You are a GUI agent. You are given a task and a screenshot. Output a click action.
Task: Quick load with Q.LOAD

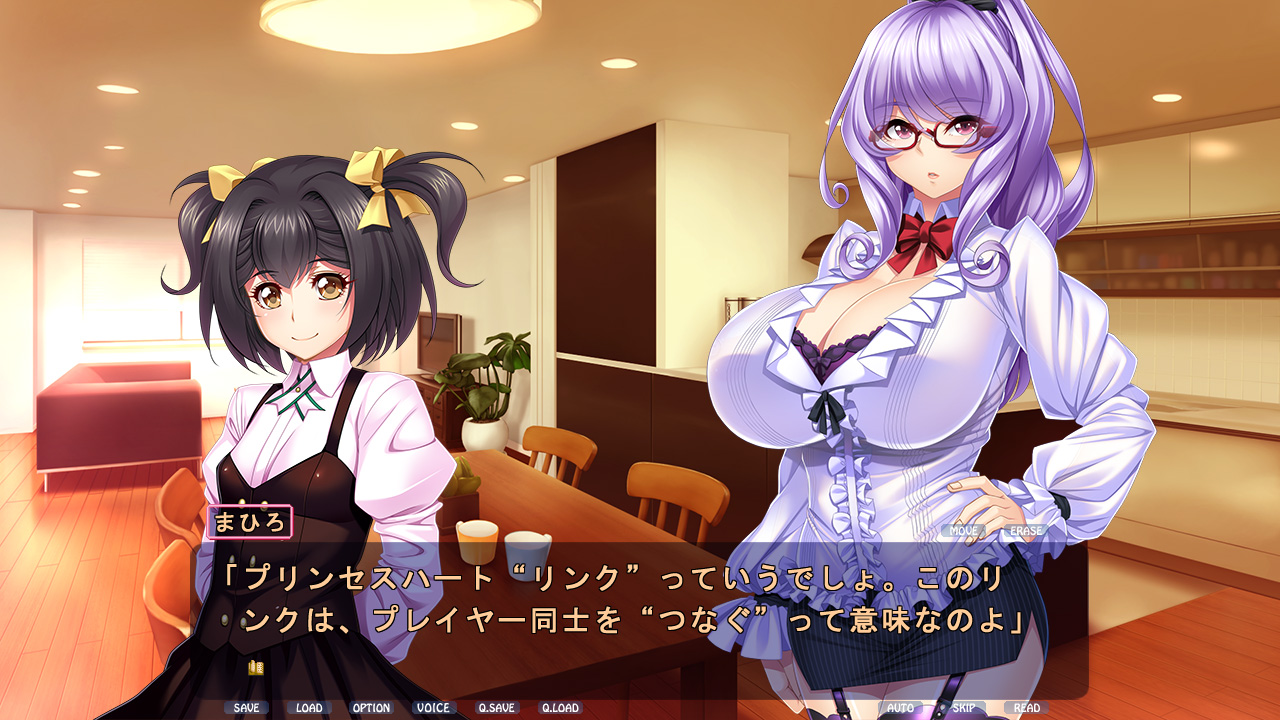coord(560,708)
